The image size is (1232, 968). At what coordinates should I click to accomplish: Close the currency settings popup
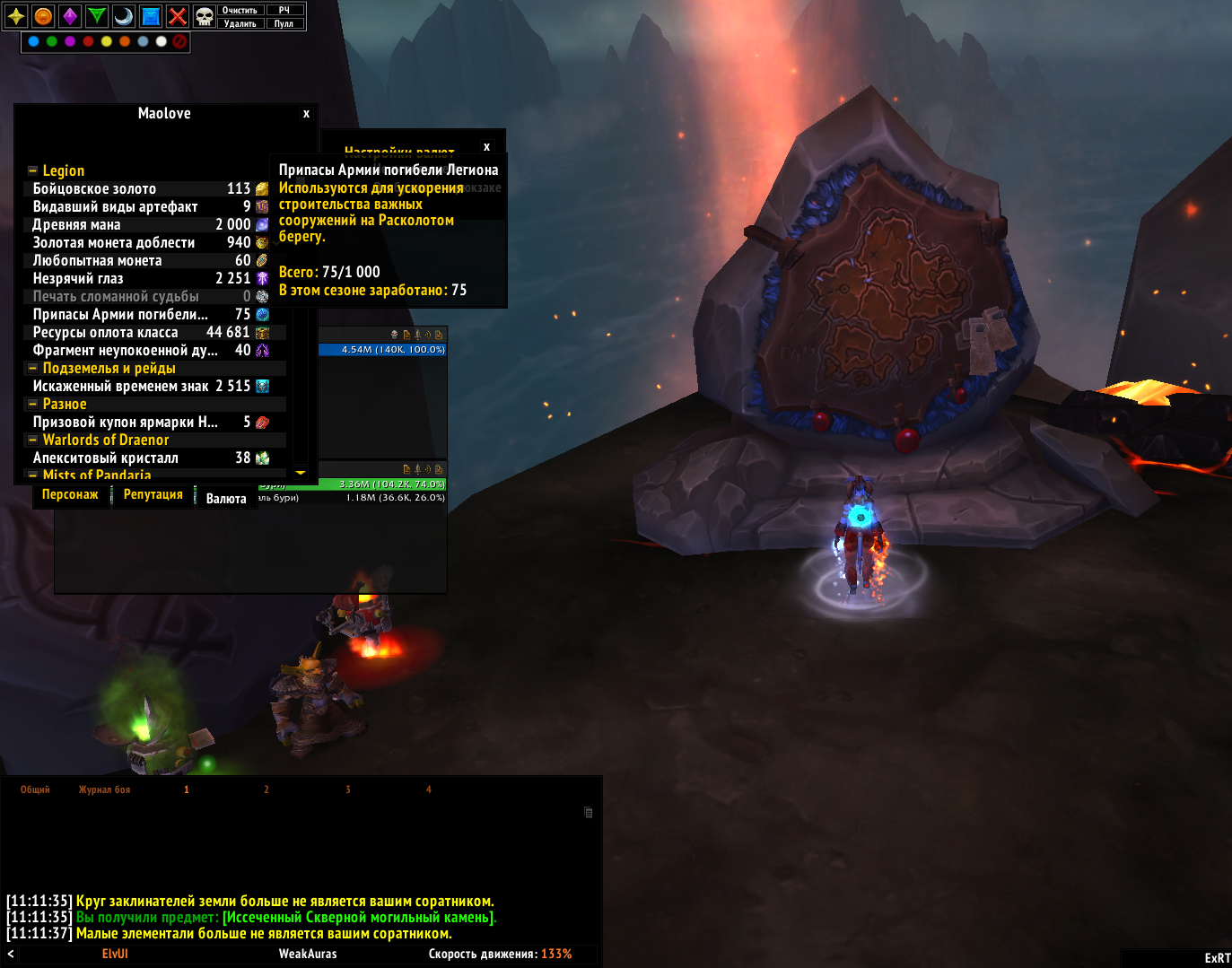pos(487,146)
